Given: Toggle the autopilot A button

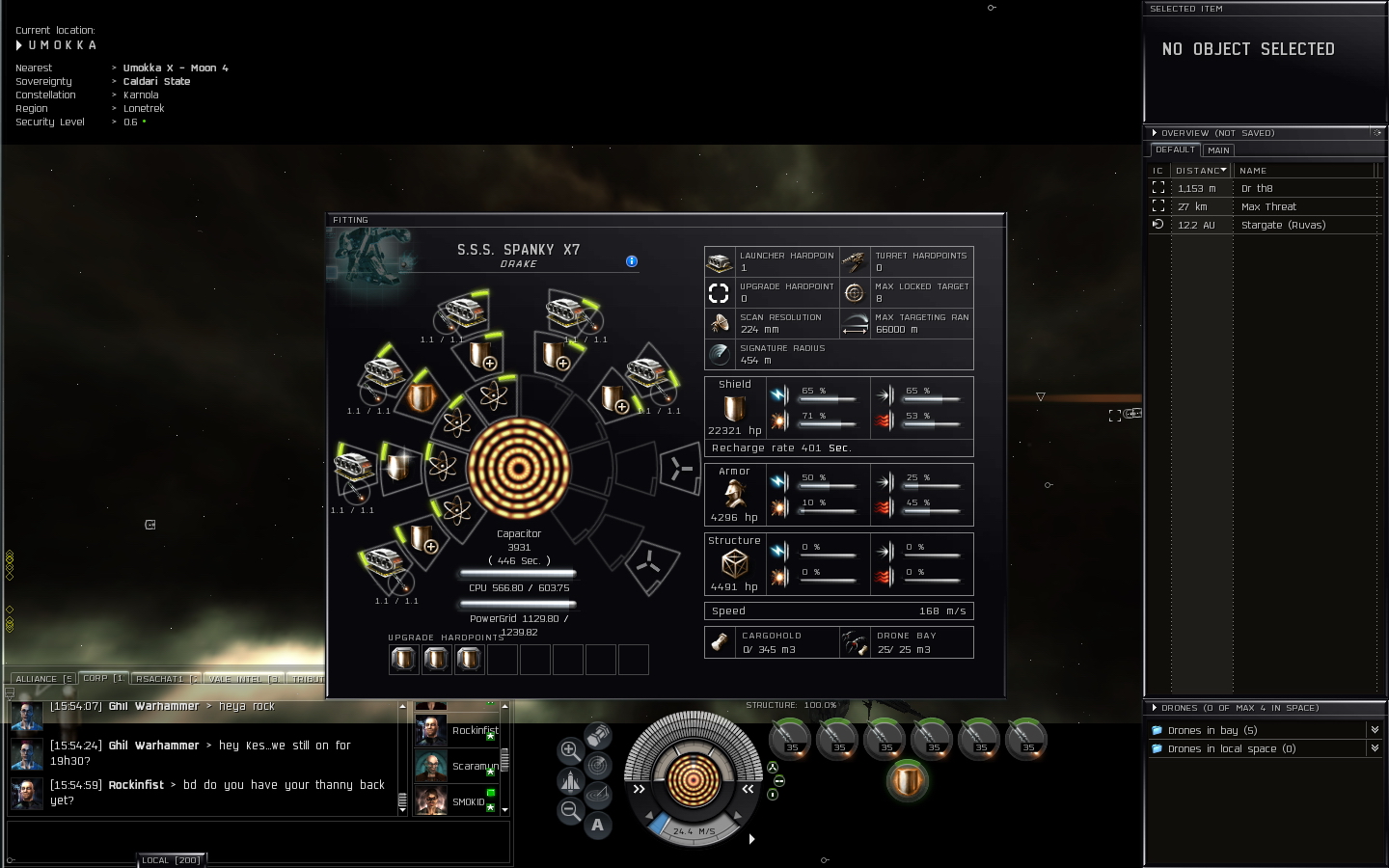Looking at the screenshot, I should point(598,825).
